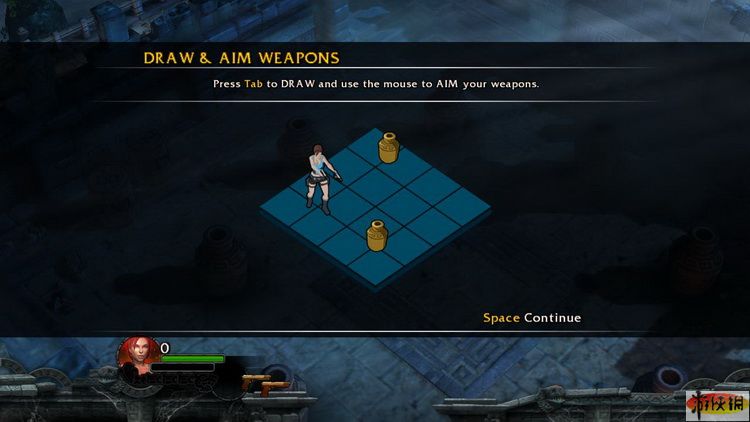The width and height of the screenshot is (750, 422).
Task: Continue past the Draw & Aim Weapons tutorial
Action: tap(532, 318)
